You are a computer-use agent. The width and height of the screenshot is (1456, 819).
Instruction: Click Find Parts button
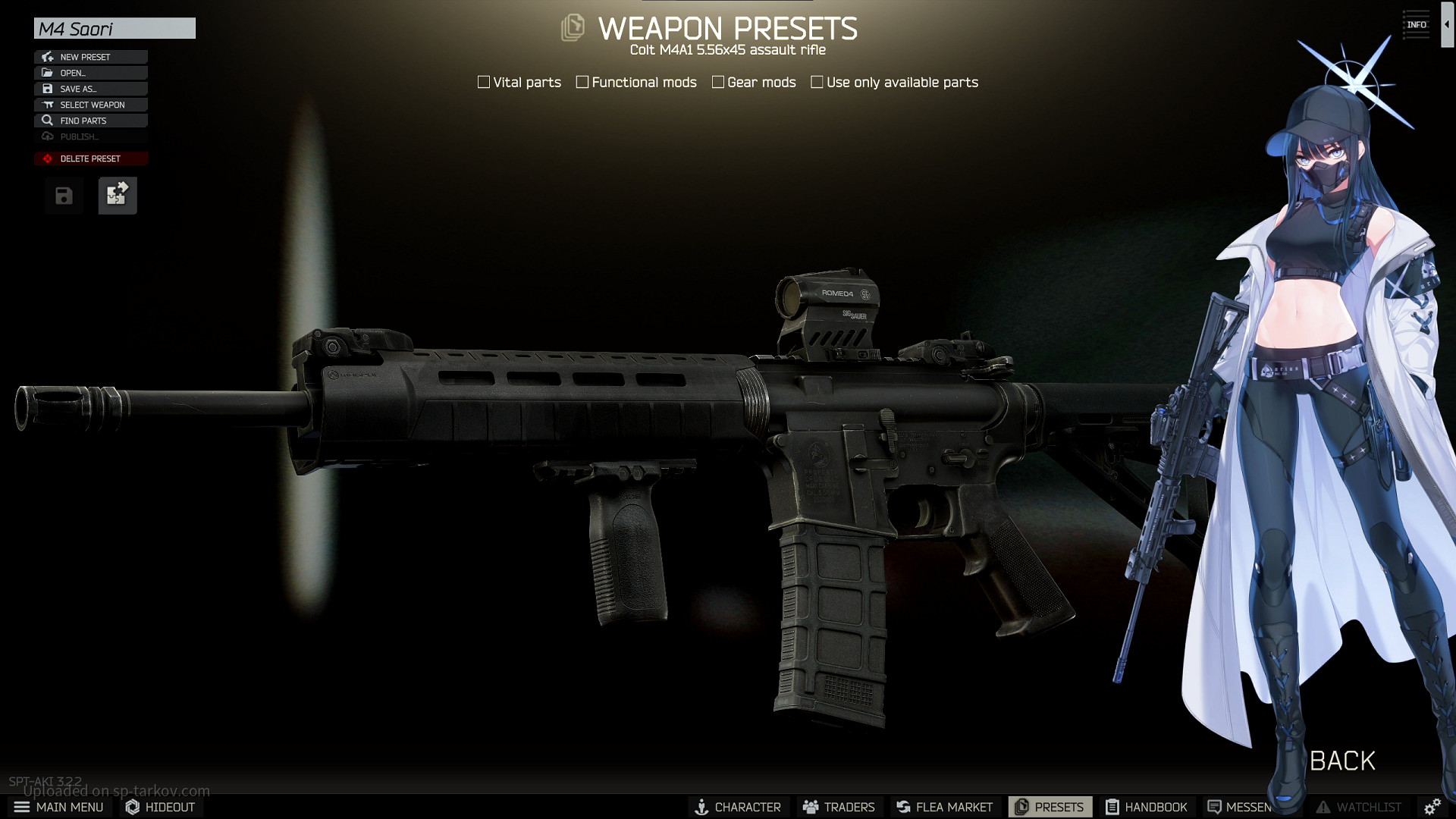pos(91,121)
